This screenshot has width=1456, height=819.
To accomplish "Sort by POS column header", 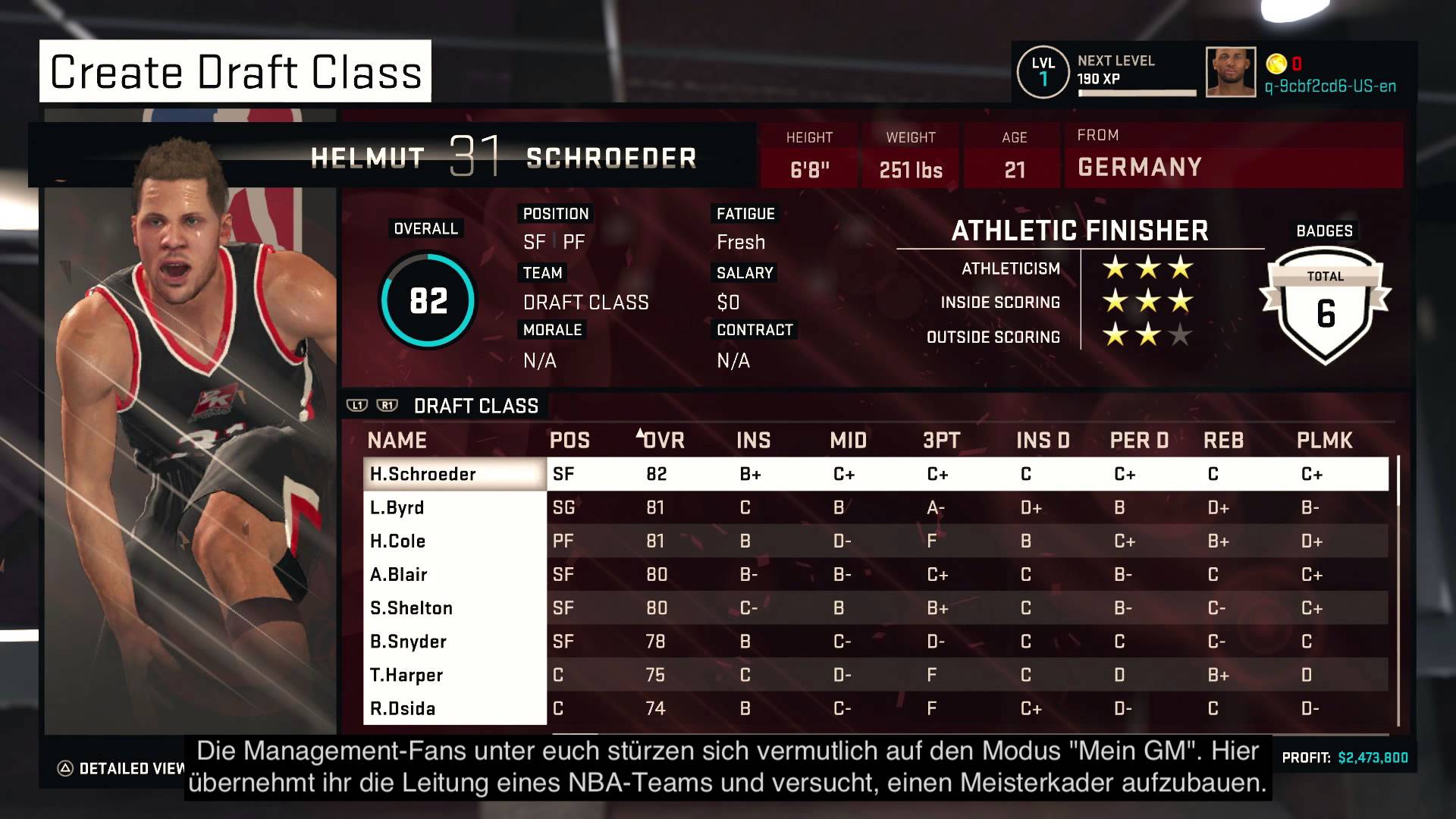I will click(570, 440).
